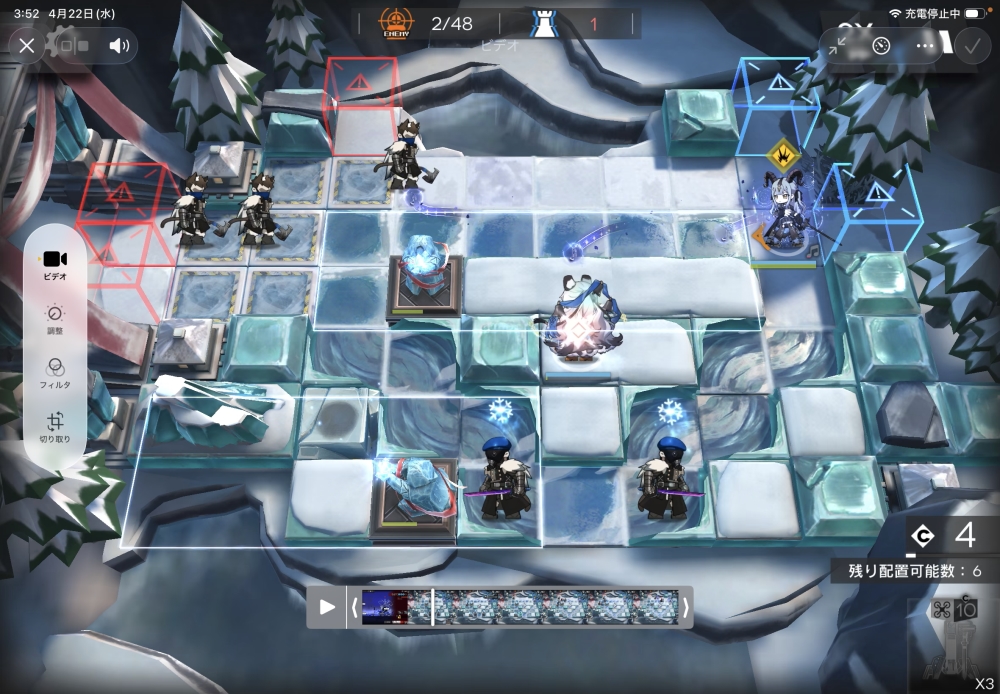The image size is (1000, 694).
Task: Toggle the video sound with the speaker icon
Action: click(x=120, y=45)
